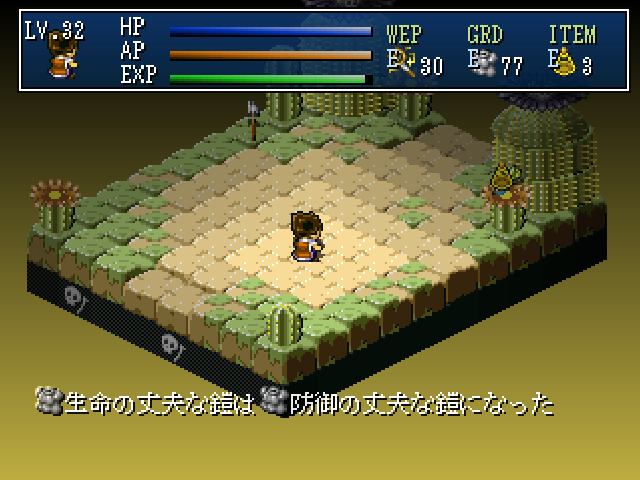The image size is (640, 480).
Task: Select the yellow item icon under ITEM
Action: (x=566, y=65)
